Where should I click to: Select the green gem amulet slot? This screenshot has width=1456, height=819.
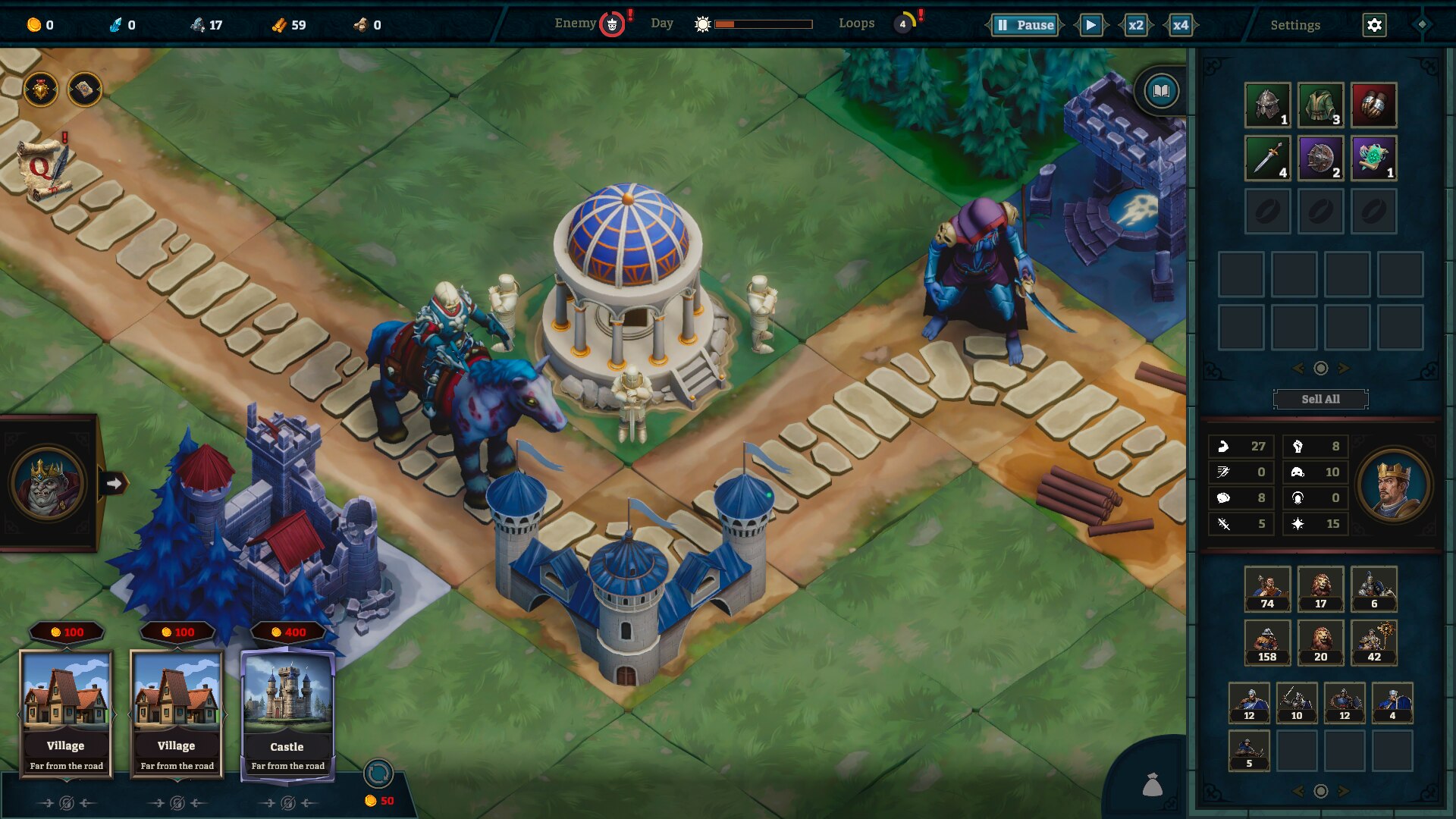(1373, 158)
